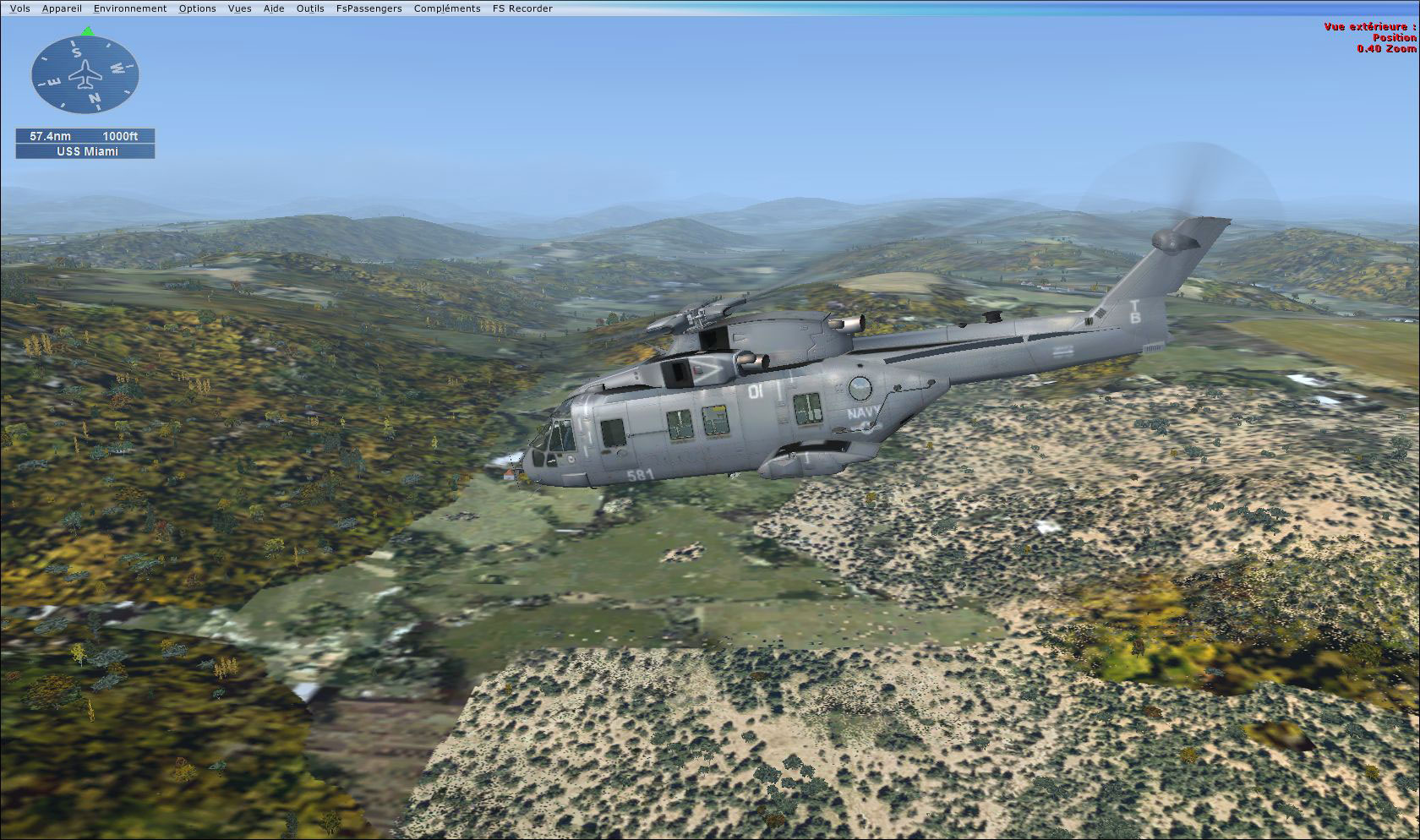1420x840 pixels.
Task: Select the aircraft symbol inside the compass
Action: 85,75
